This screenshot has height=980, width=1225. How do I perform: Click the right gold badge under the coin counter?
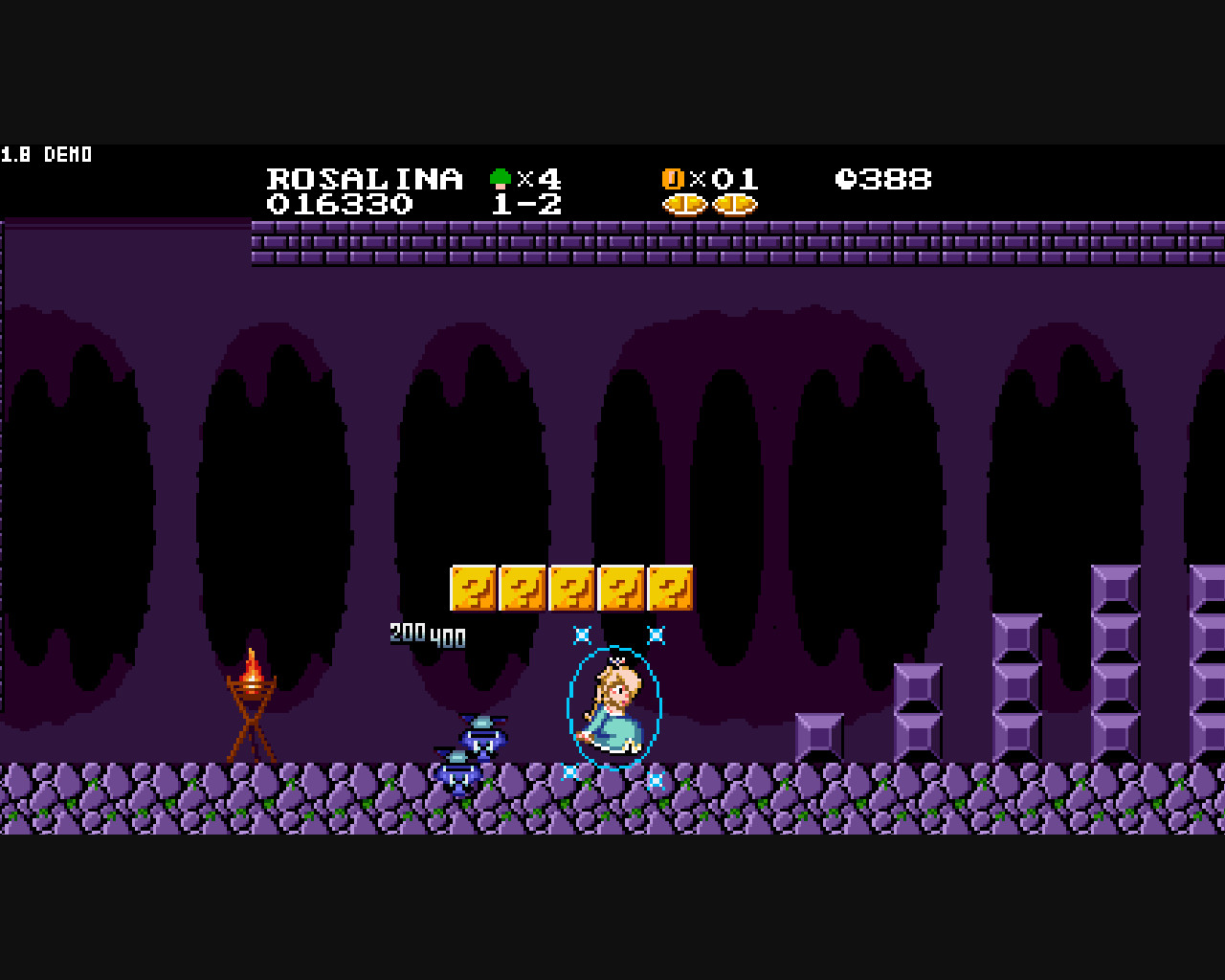click(735, 204)
